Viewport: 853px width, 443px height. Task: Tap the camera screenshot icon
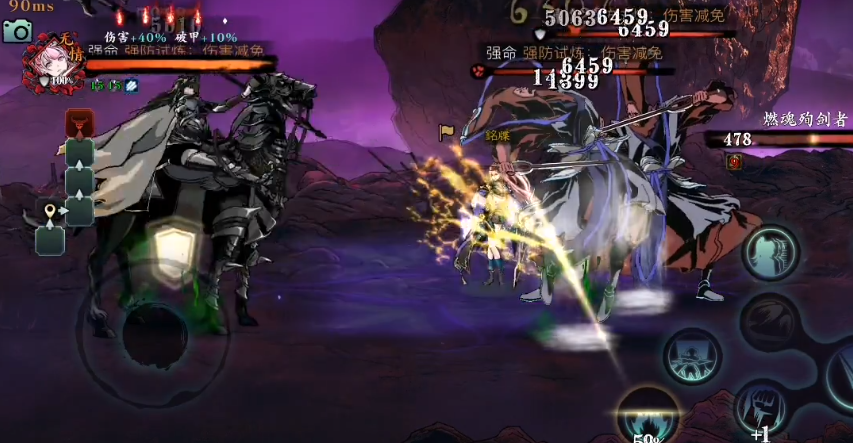(17, 31)
